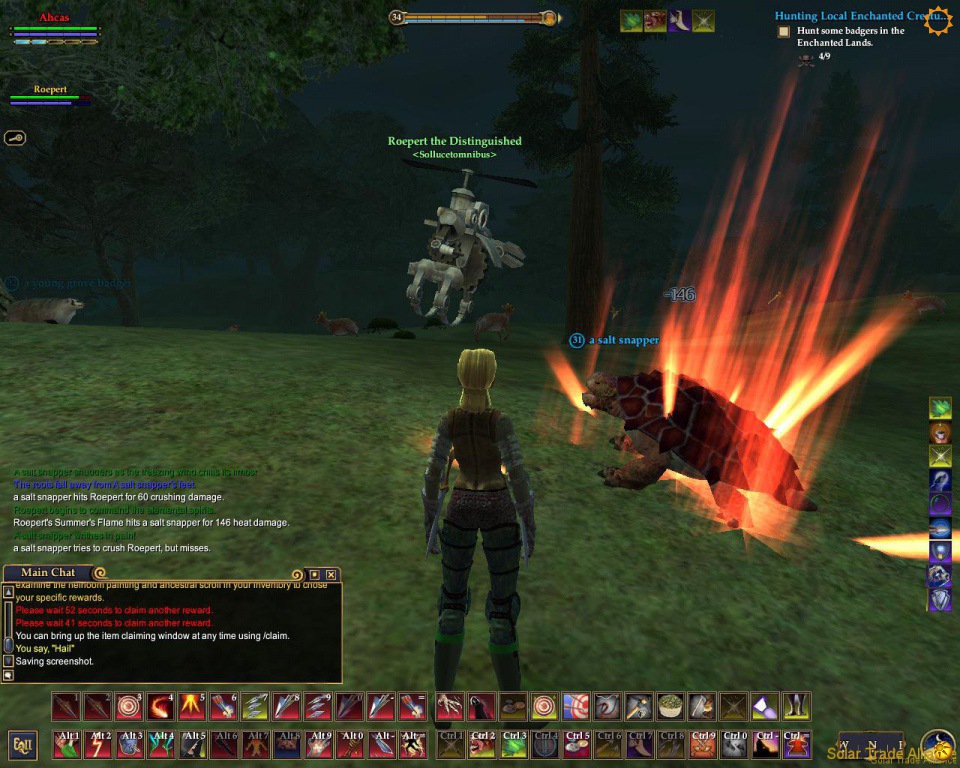The width and height of the screenshot is (960, 768).
Task: Activate the Alt 5 hooded figure ability
Action: (x=194, y=745)
